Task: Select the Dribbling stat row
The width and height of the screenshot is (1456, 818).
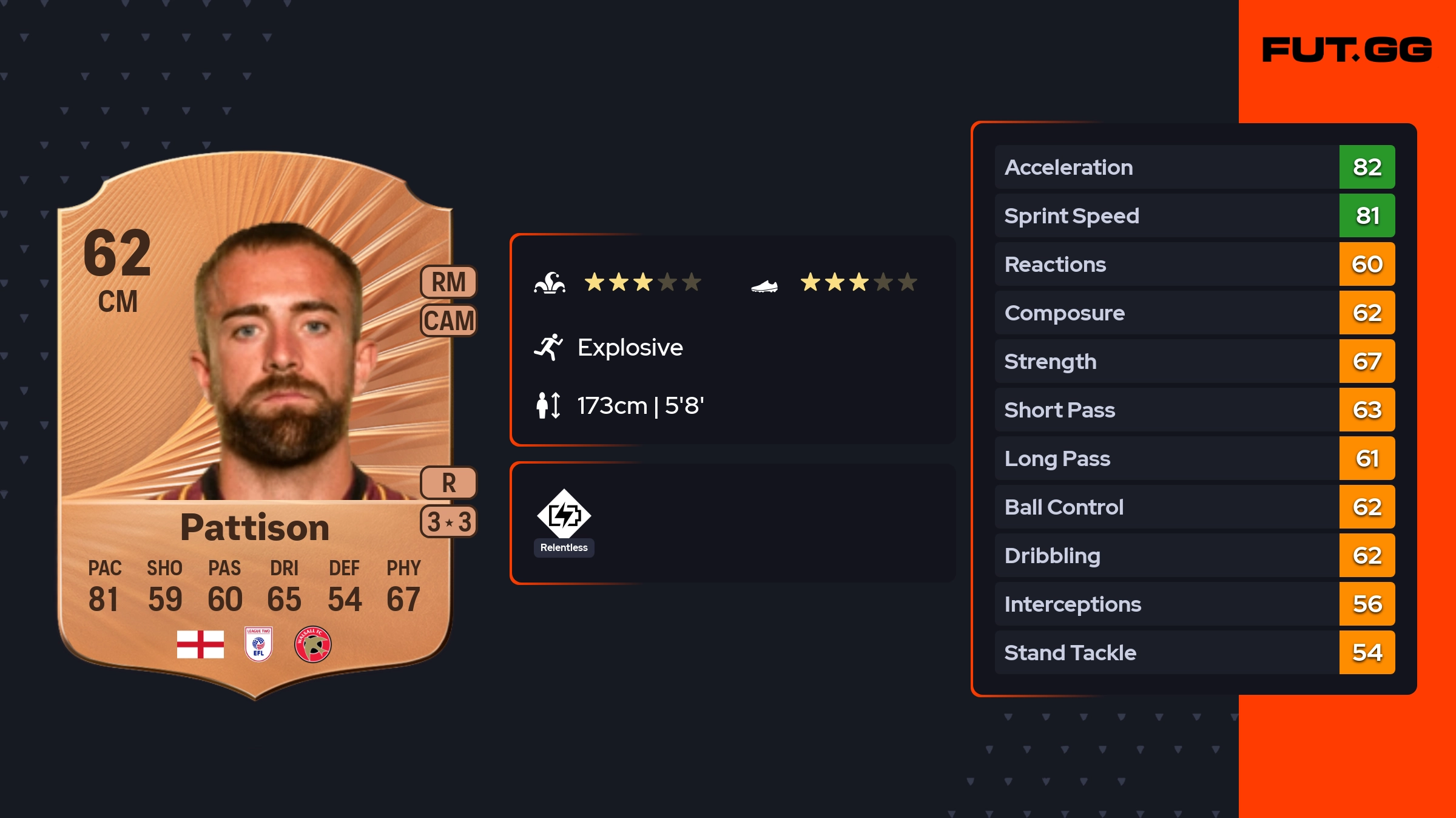Action: point(1194,555)
